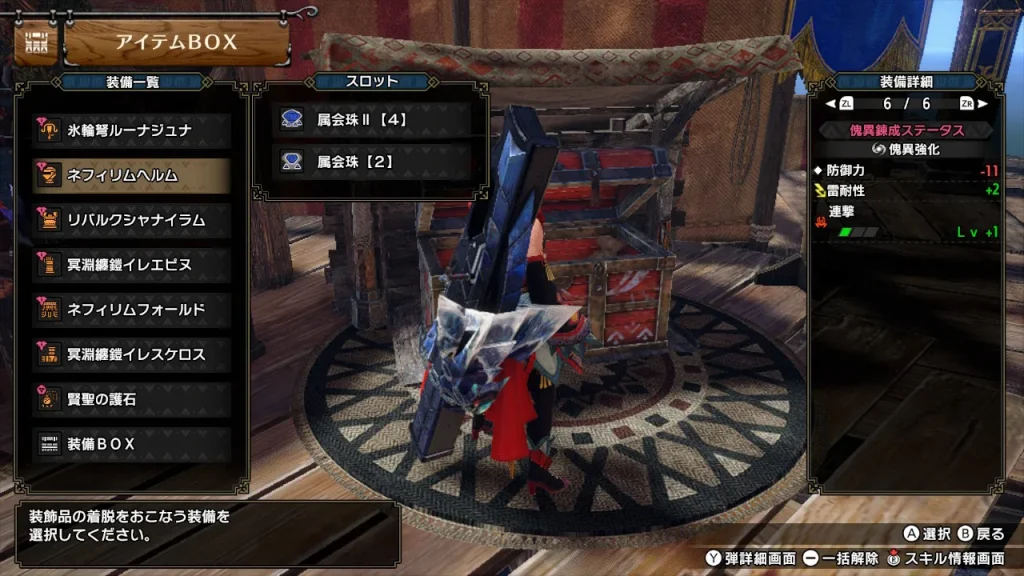
Task: Go to previous equipment detail page arrow
Action: tap(830, 104)
